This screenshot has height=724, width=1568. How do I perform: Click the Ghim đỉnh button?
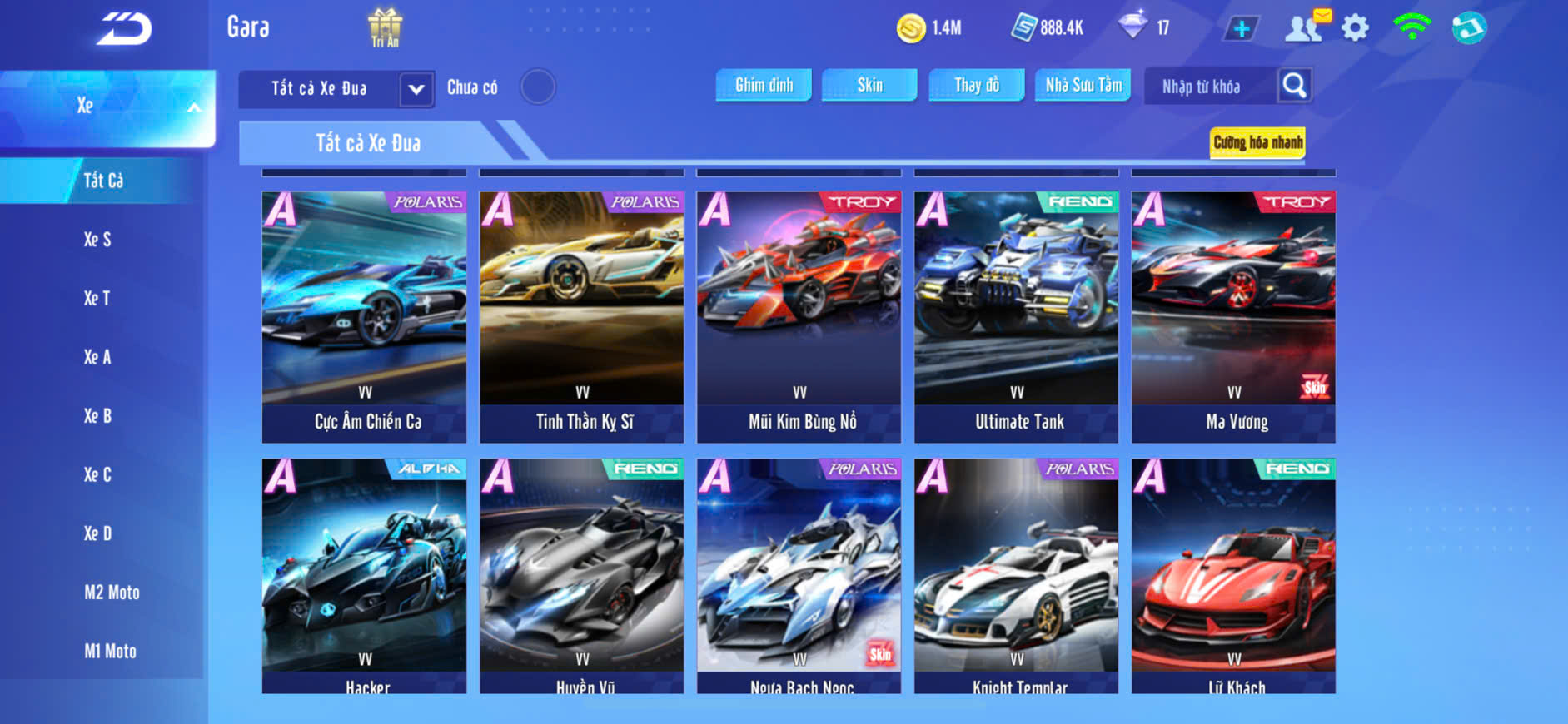tap(764, 85)
